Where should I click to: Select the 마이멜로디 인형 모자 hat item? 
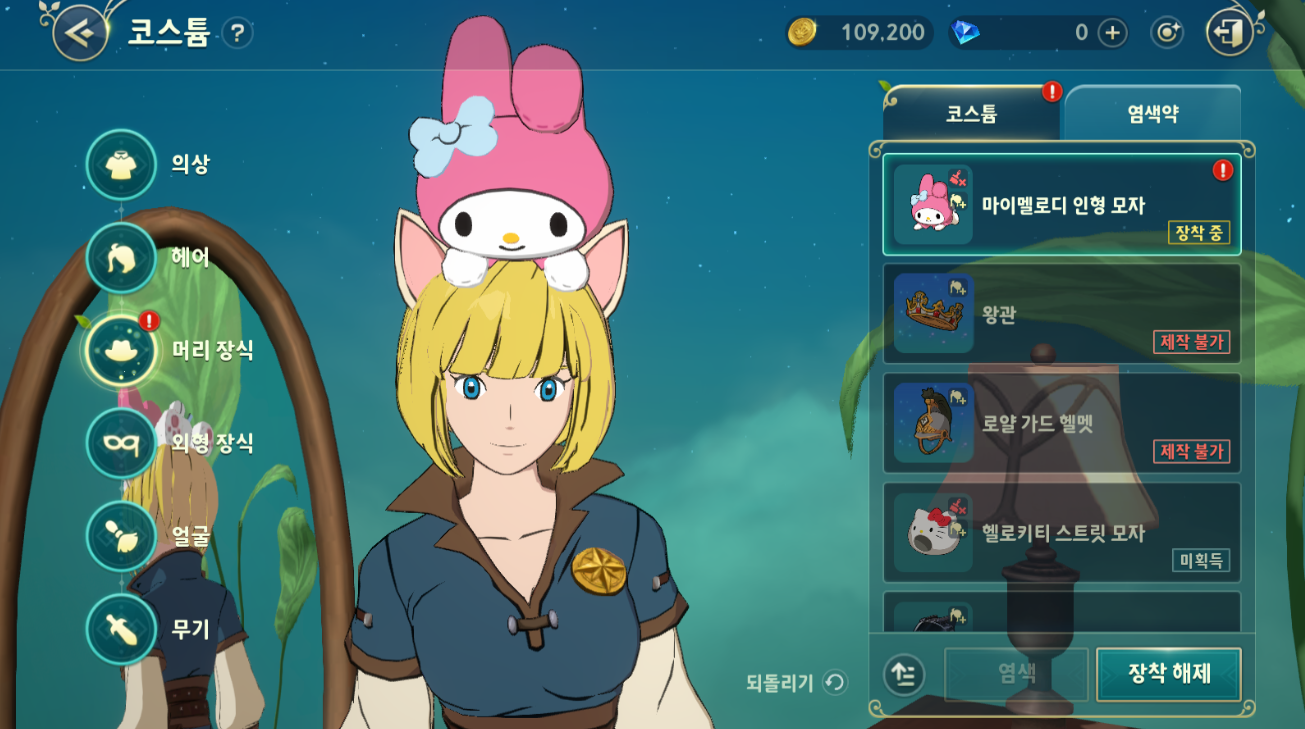[1061, 205]
